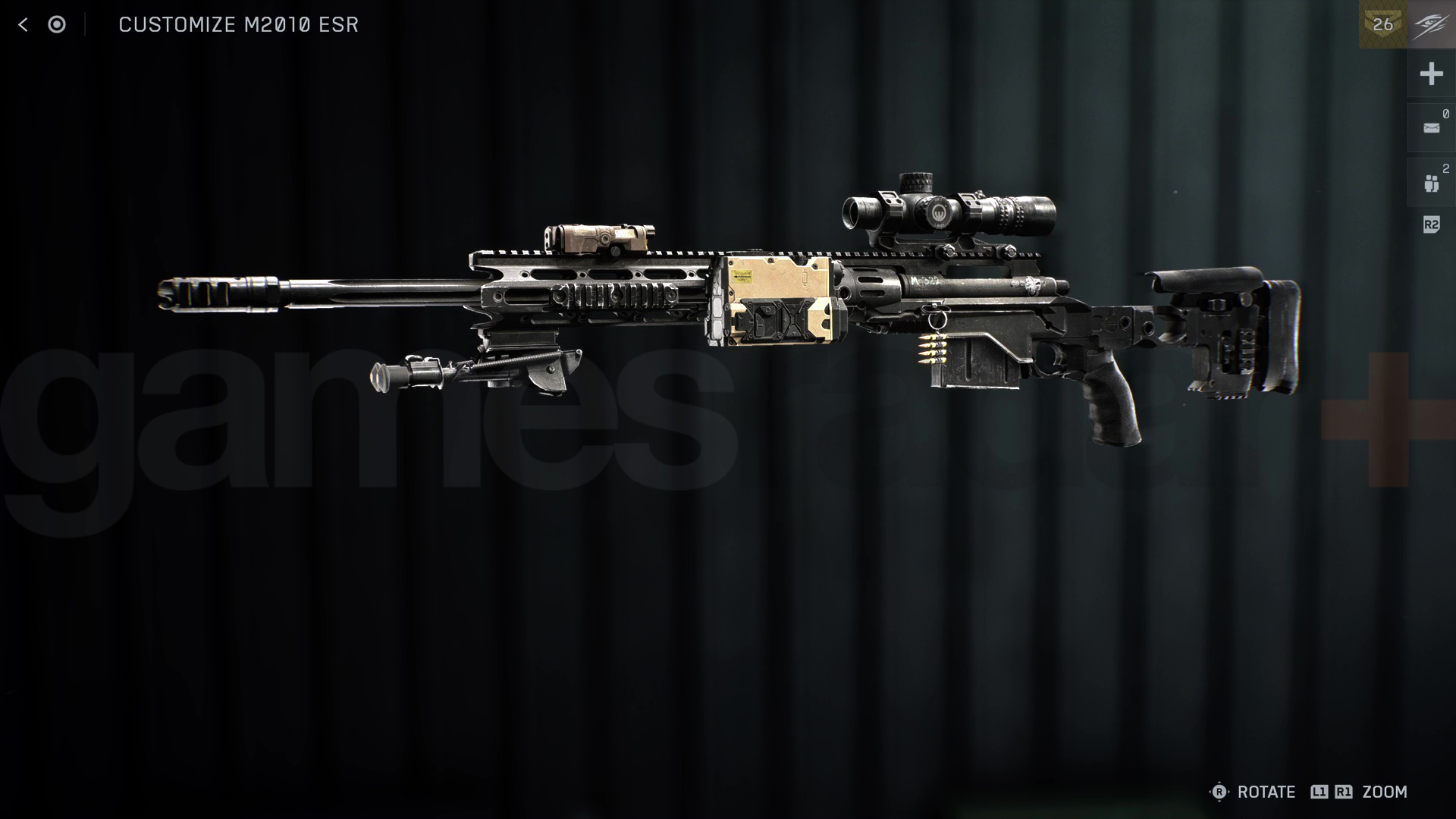The height and width of the screenshot is (819, 1456).
Task: Click the clan eye emblem at top right
Action: point(1429,24)
